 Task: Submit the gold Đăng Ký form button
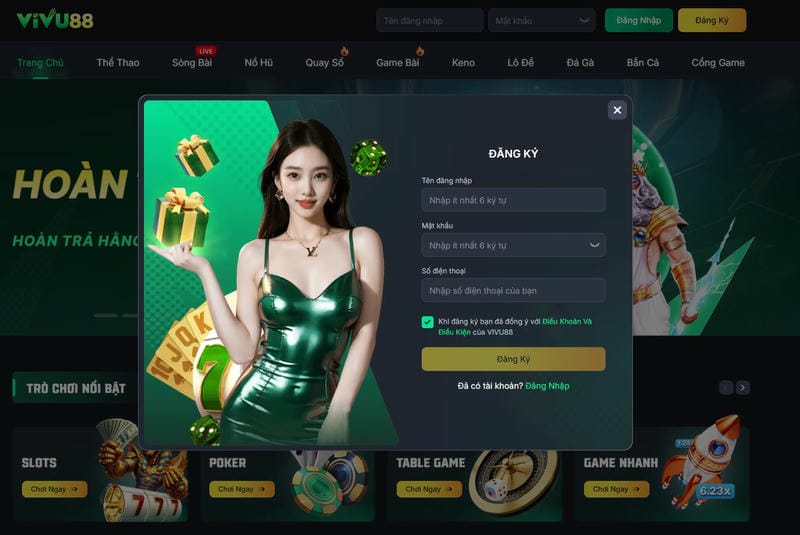[513, 359]
